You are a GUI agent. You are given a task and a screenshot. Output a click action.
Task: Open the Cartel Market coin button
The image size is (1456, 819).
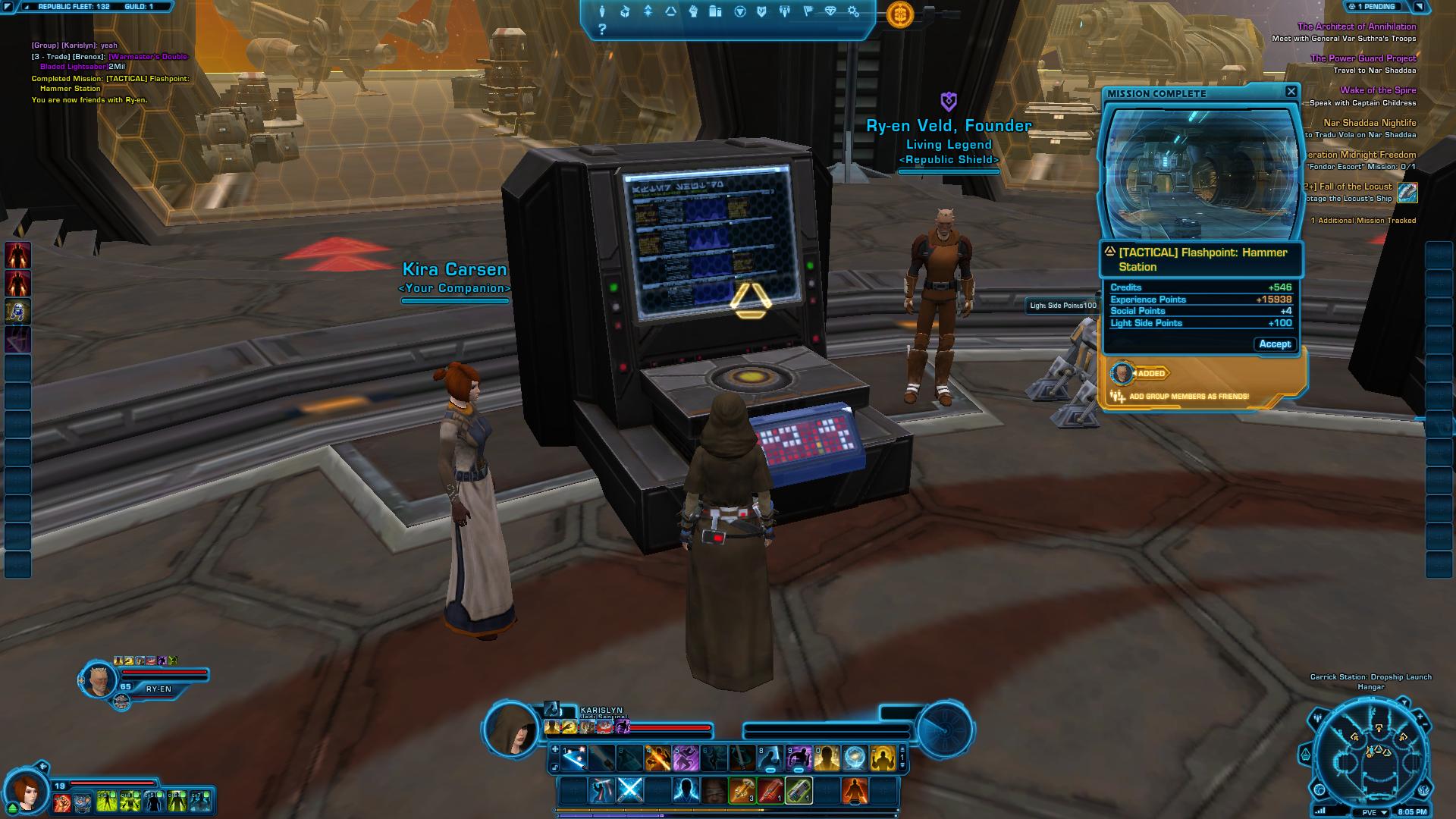coord(900,14)
